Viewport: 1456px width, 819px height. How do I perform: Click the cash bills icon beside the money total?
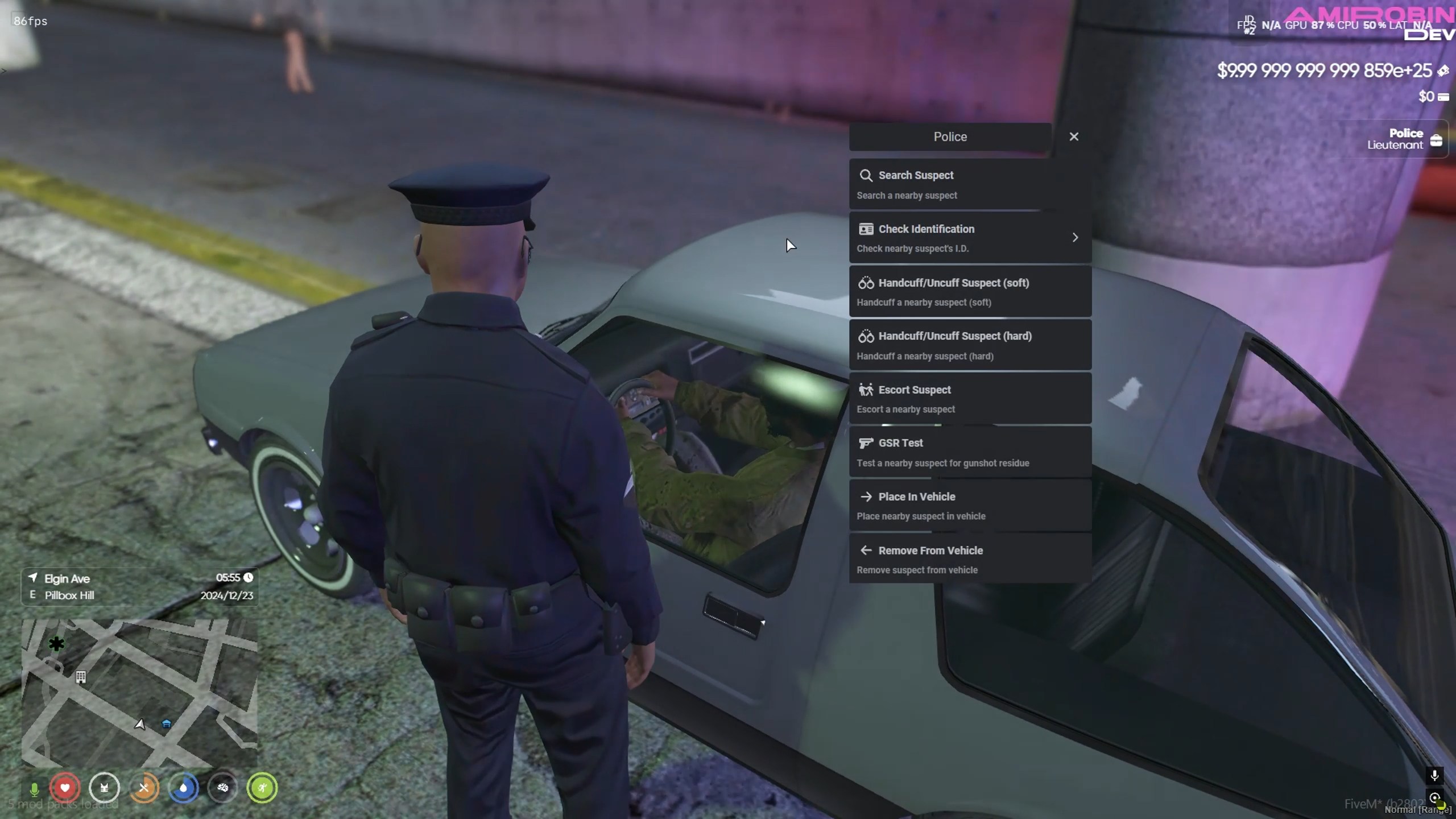(1445, 71)
